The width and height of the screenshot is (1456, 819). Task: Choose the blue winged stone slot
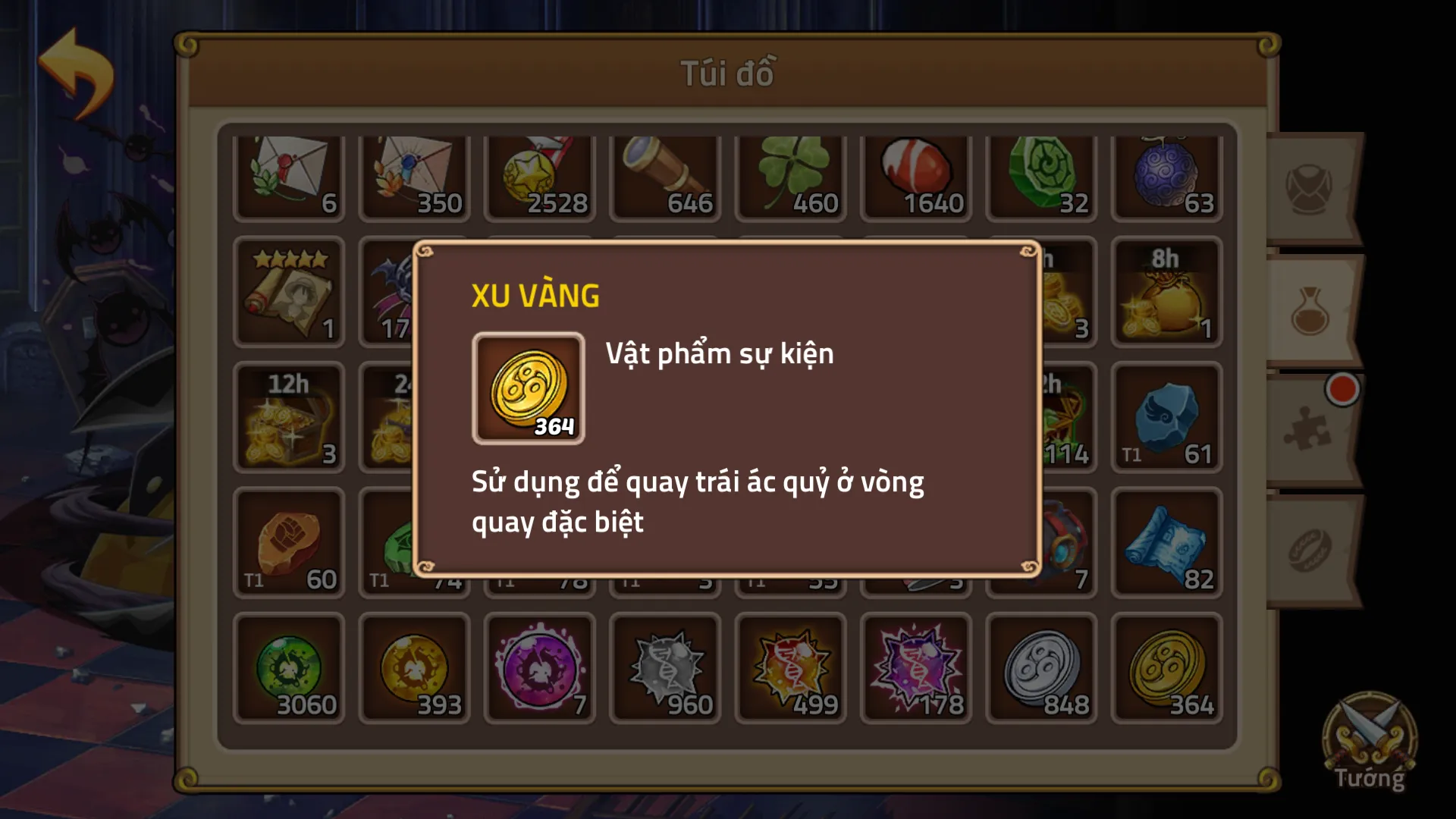tap(1166, 418)
